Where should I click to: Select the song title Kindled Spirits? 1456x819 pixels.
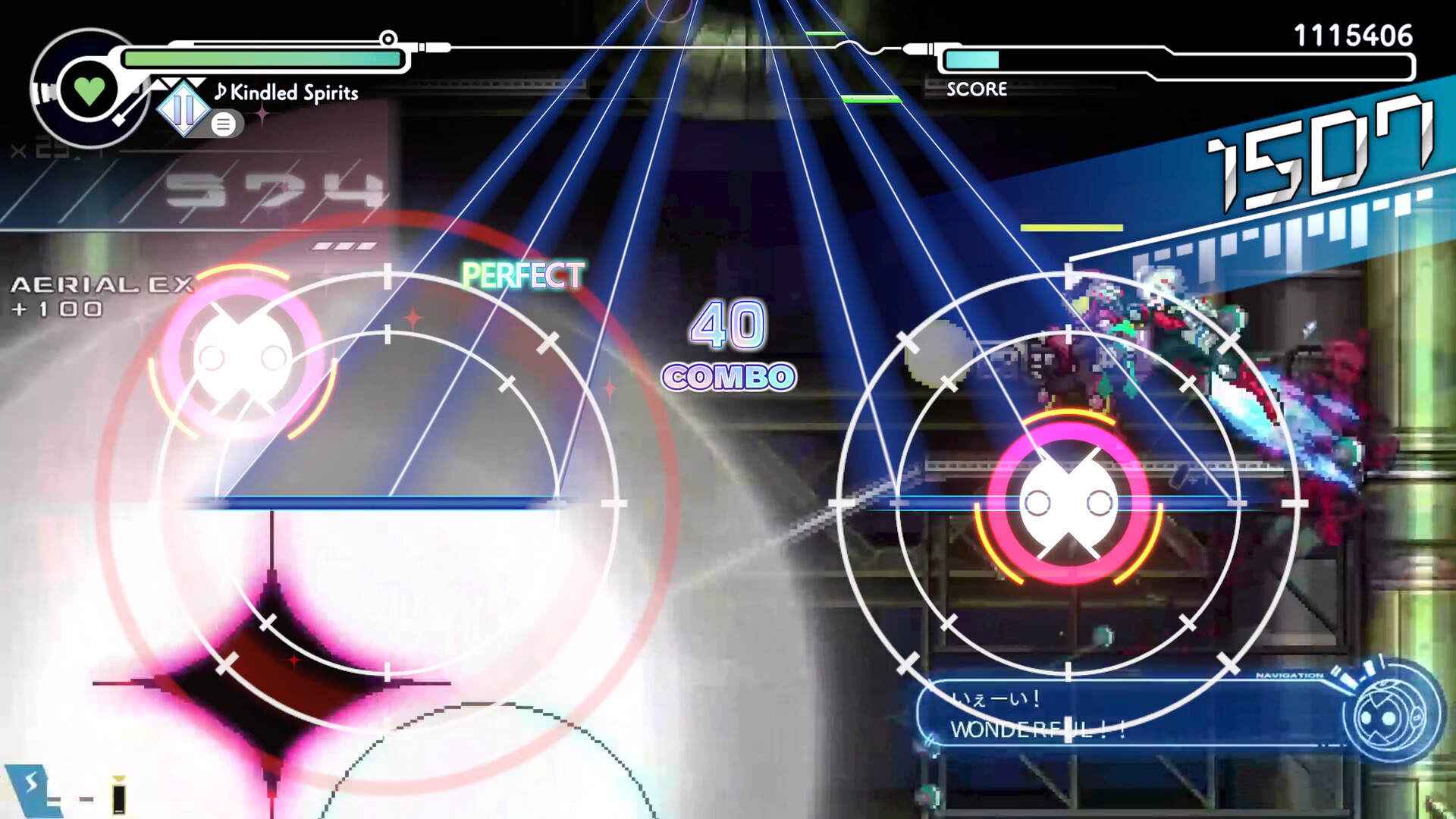(294, 92)
